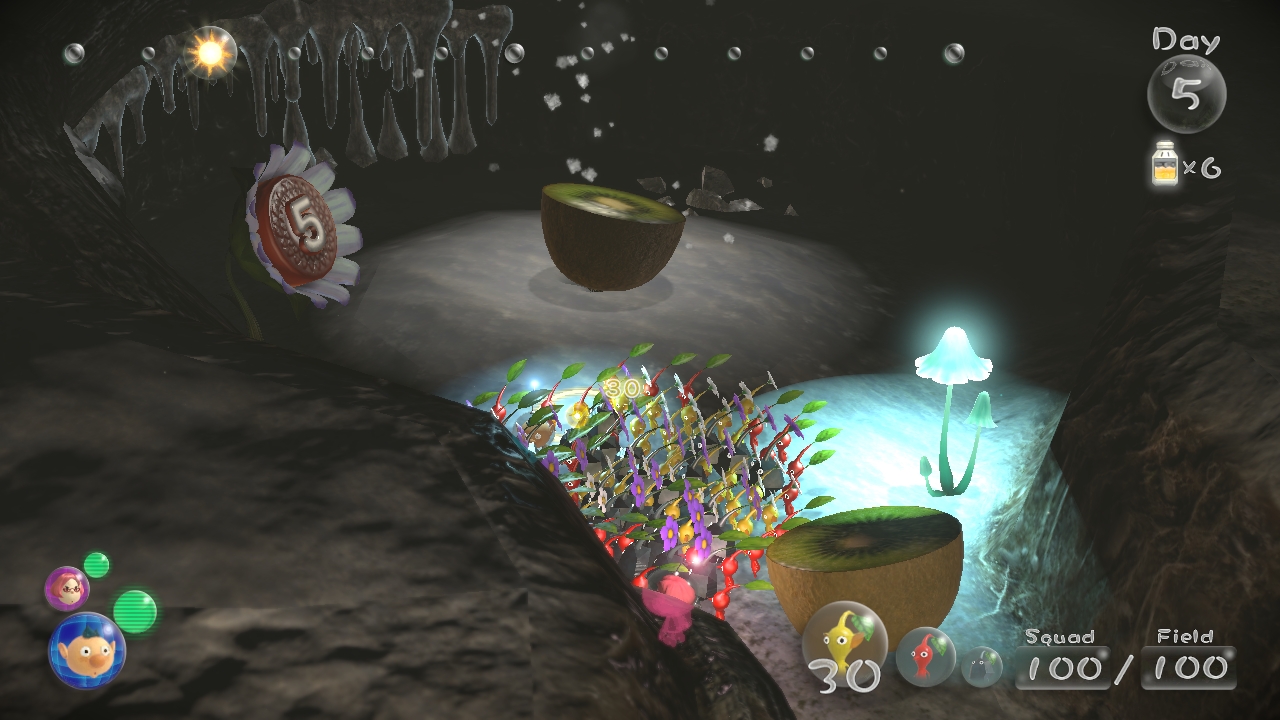Switch to Brittany's pink leader portrait
The height and width of the screenshot is (720, 1280).
67,588
